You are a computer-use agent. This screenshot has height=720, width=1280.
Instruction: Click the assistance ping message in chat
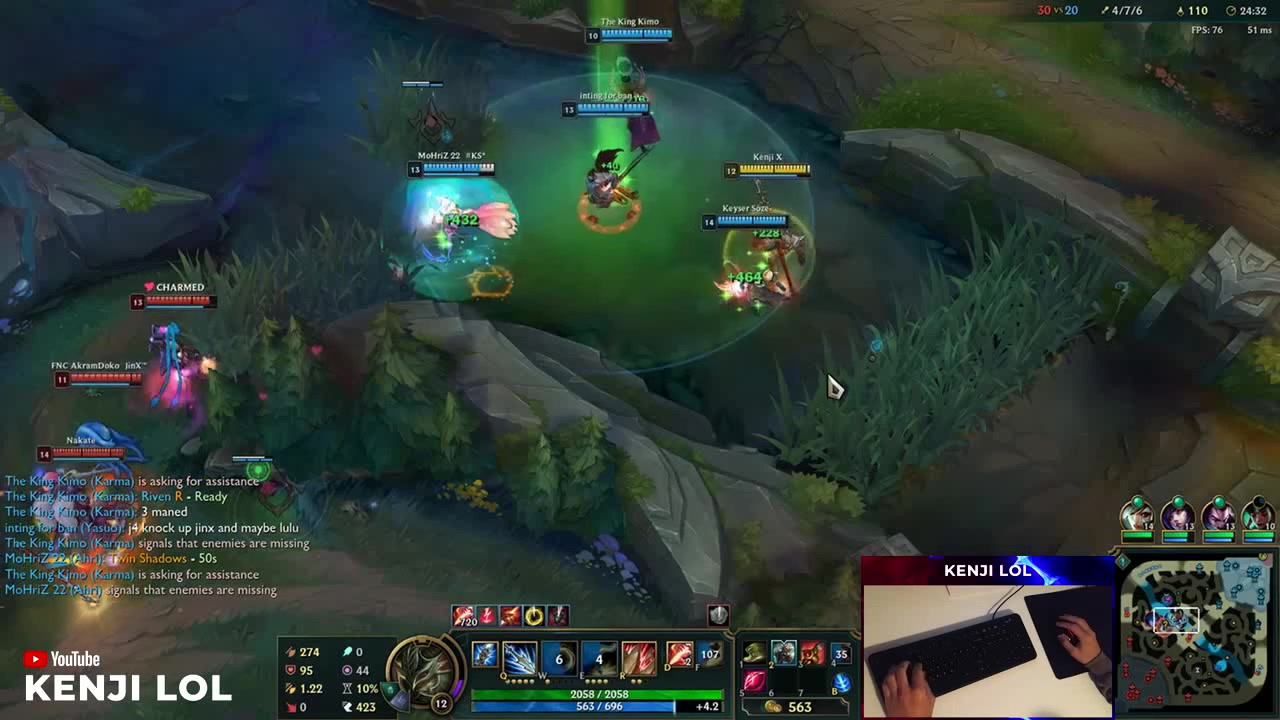click(130, 481)
